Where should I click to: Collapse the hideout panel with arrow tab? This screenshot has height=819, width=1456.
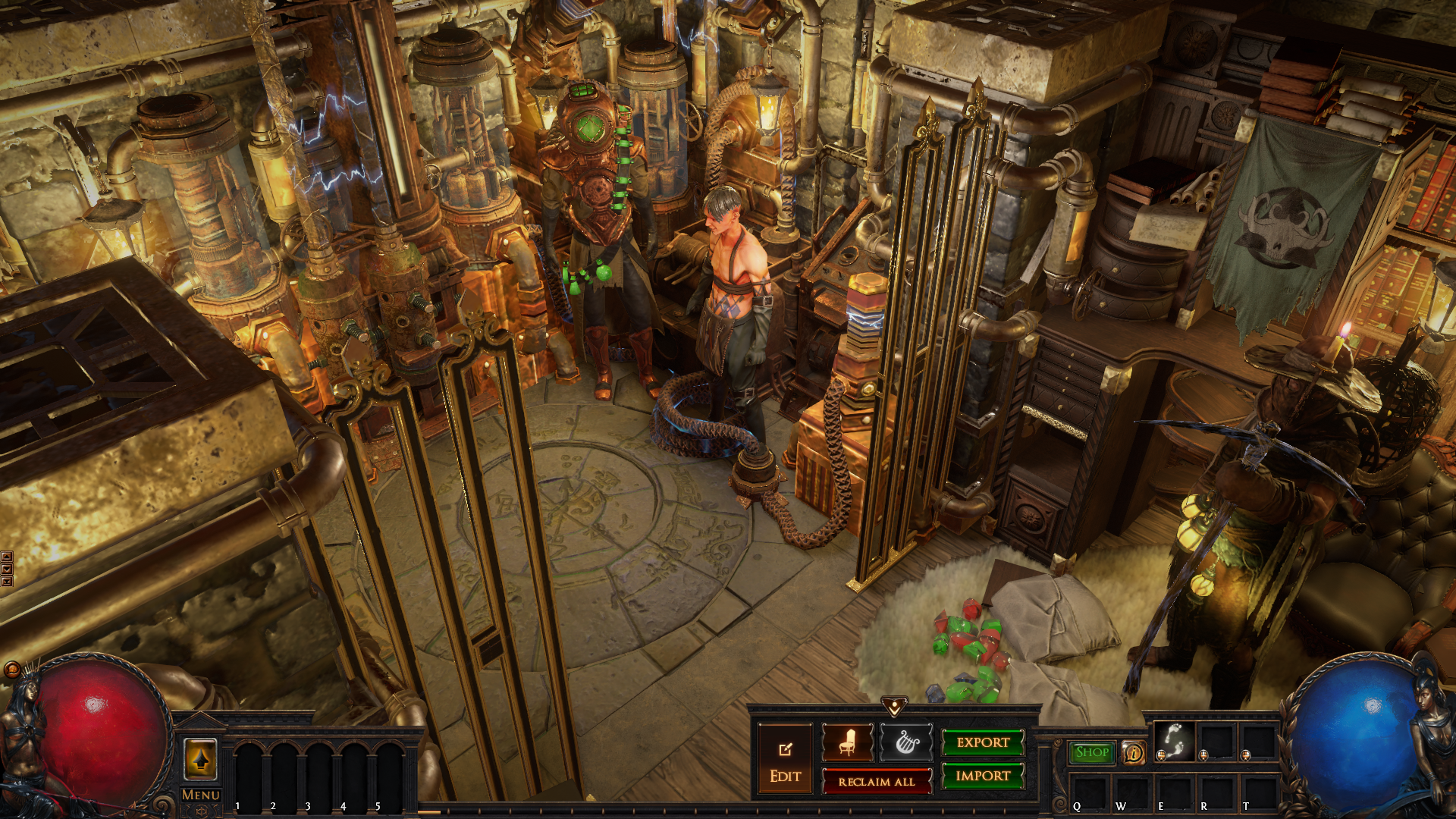point(895,707)
